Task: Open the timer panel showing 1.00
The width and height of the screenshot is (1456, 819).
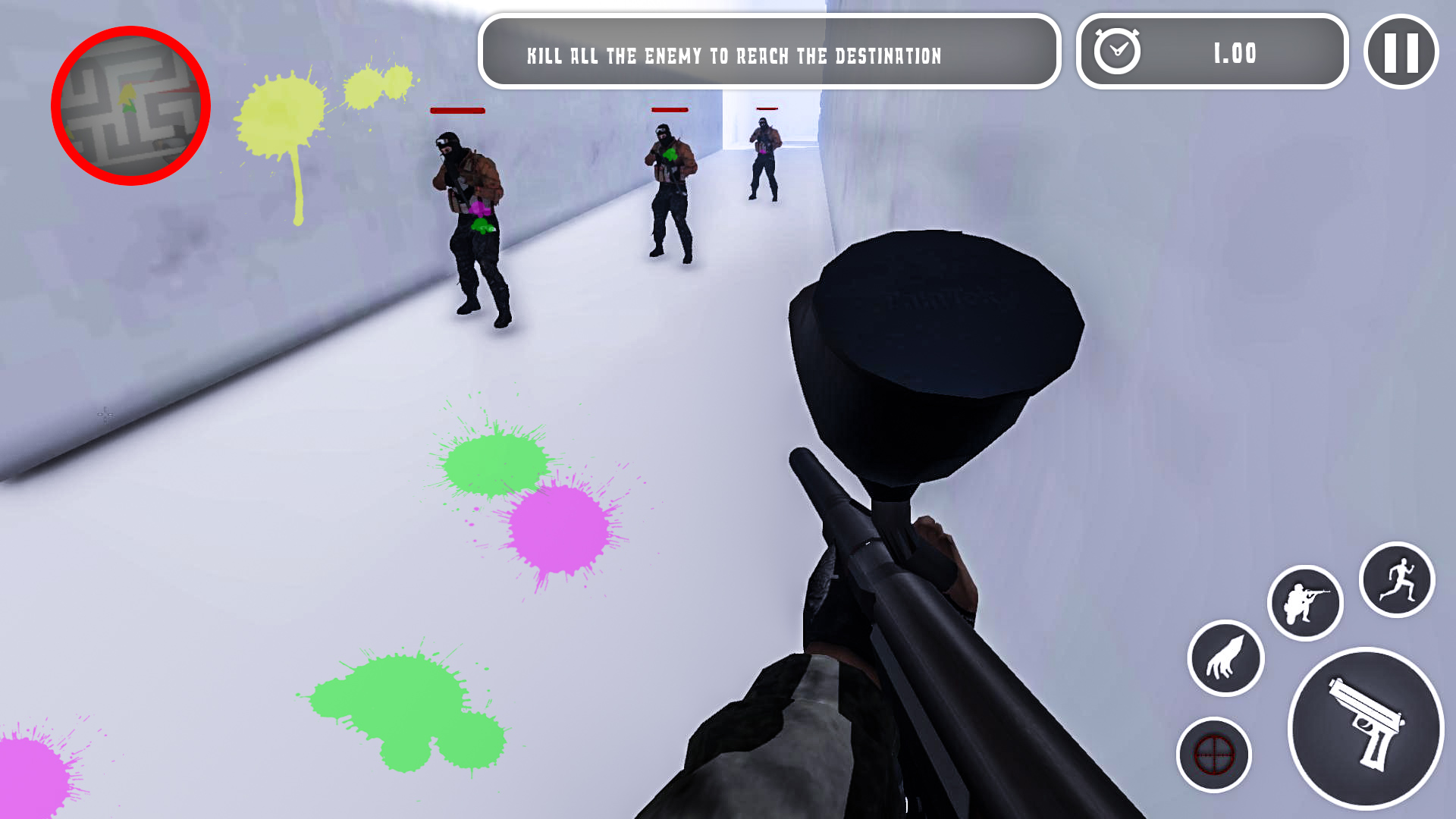Action: tap(1210, 53)
